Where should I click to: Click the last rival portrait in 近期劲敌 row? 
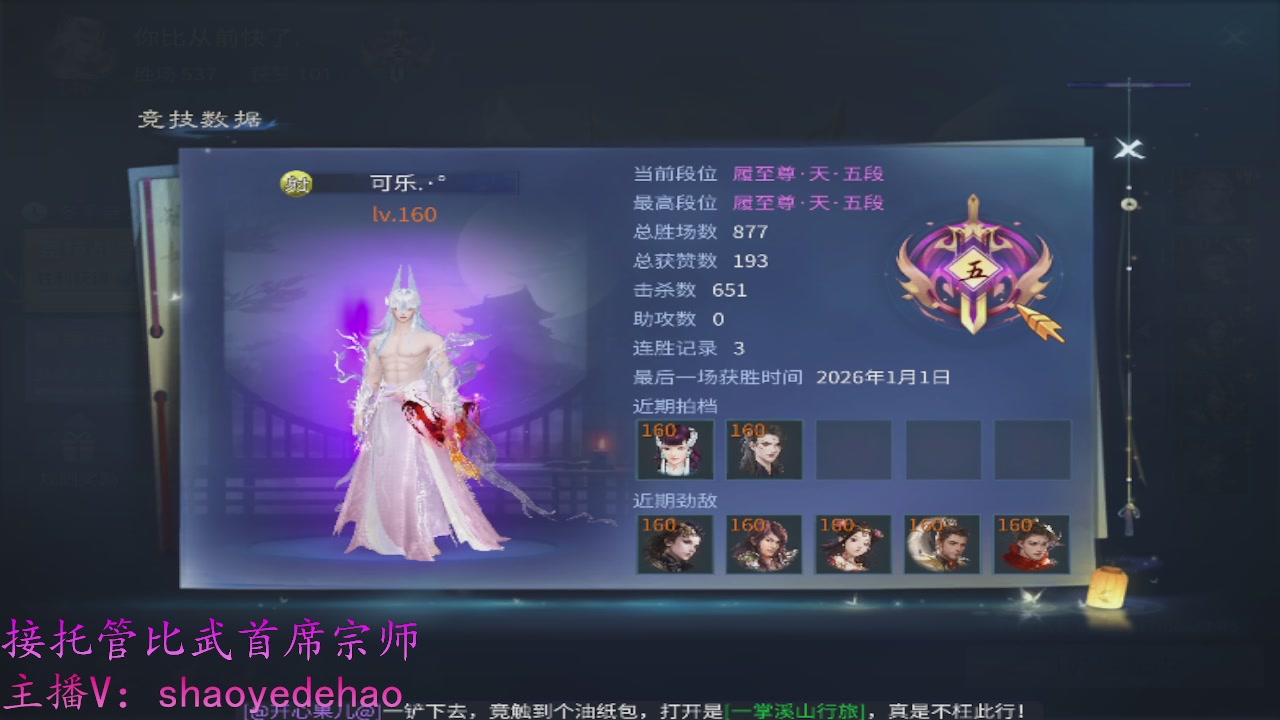(1032, 544)
